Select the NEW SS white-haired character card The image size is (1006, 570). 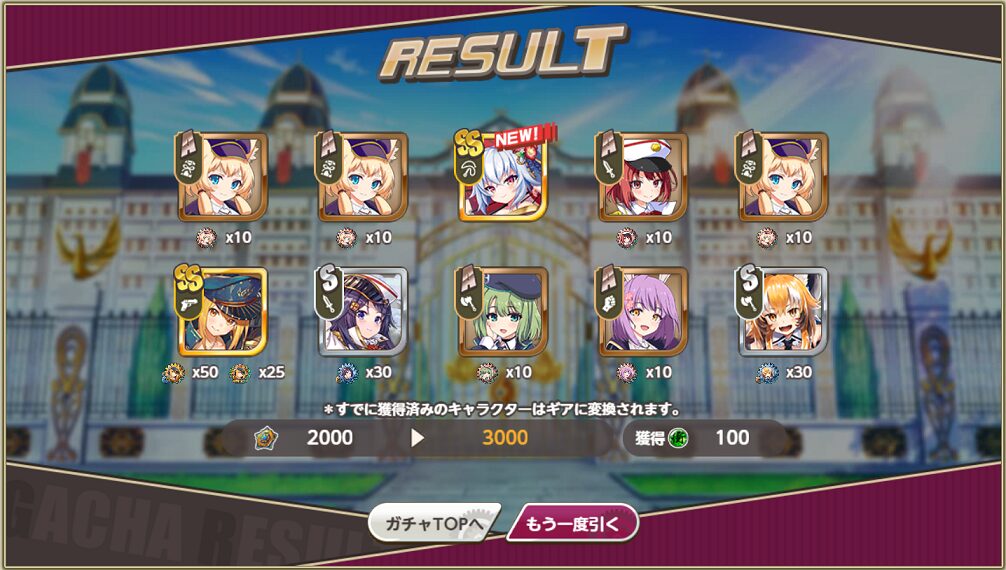point(503,177)
